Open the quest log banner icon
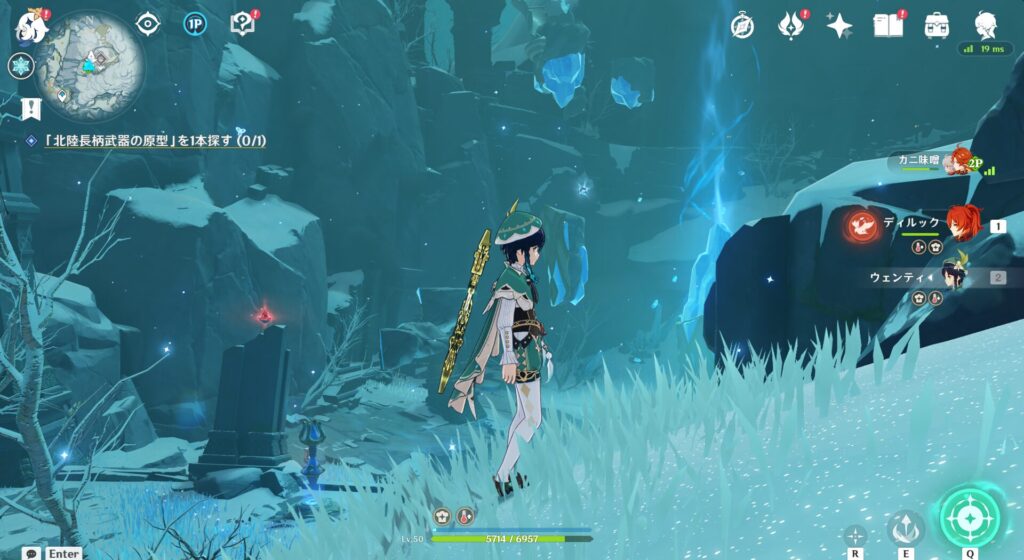The width and height of the screenshot is (1024, 560). point(30,108)
